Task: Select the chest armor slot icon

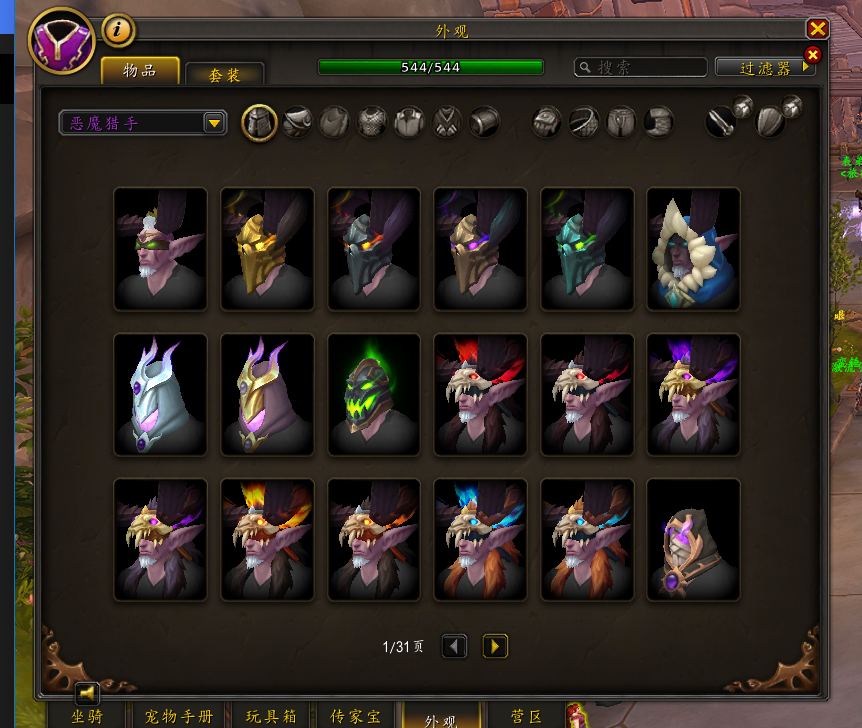Action: [372, 122]
